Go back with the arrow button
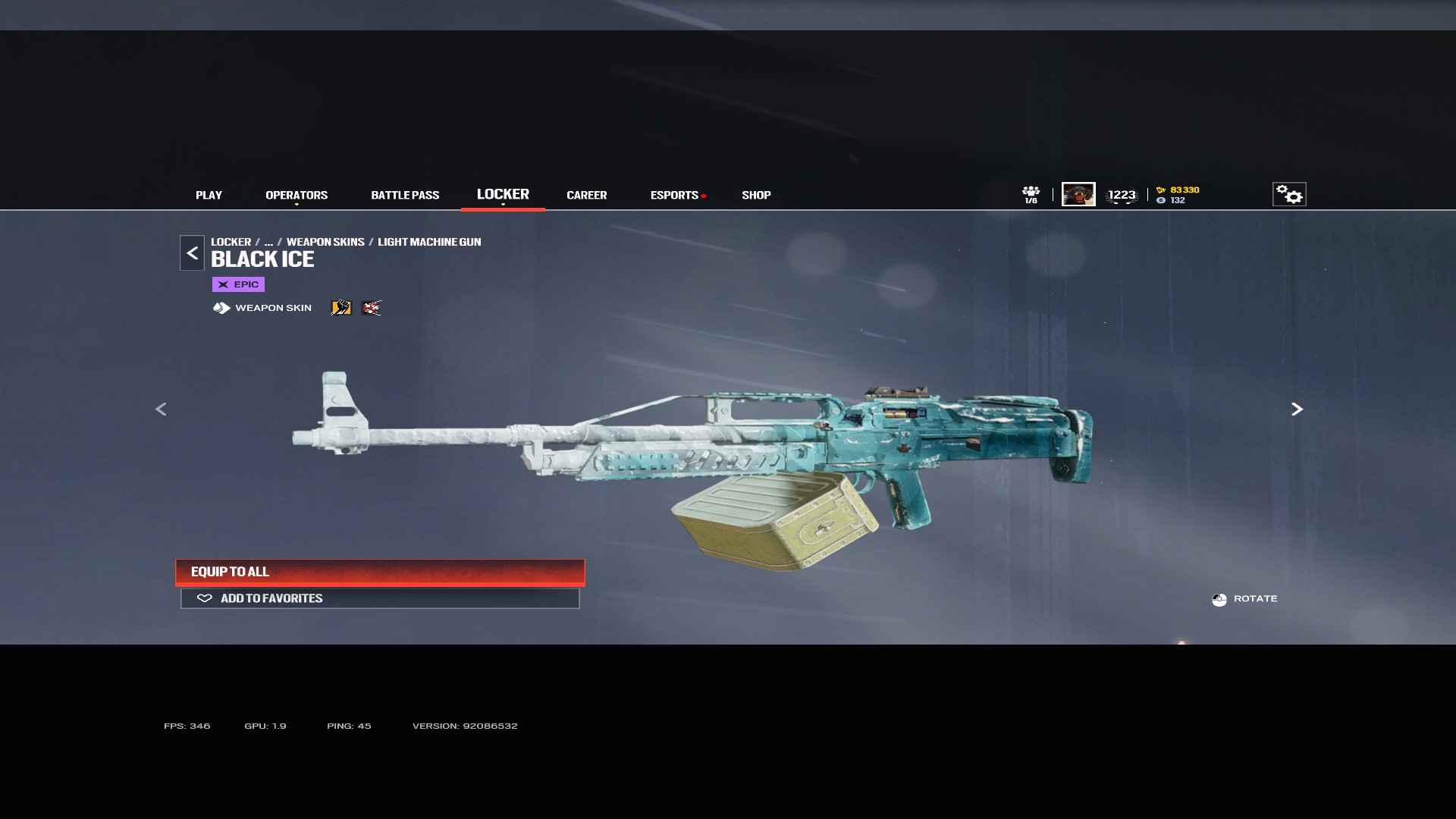1456x819 pixels. [192, 253]
